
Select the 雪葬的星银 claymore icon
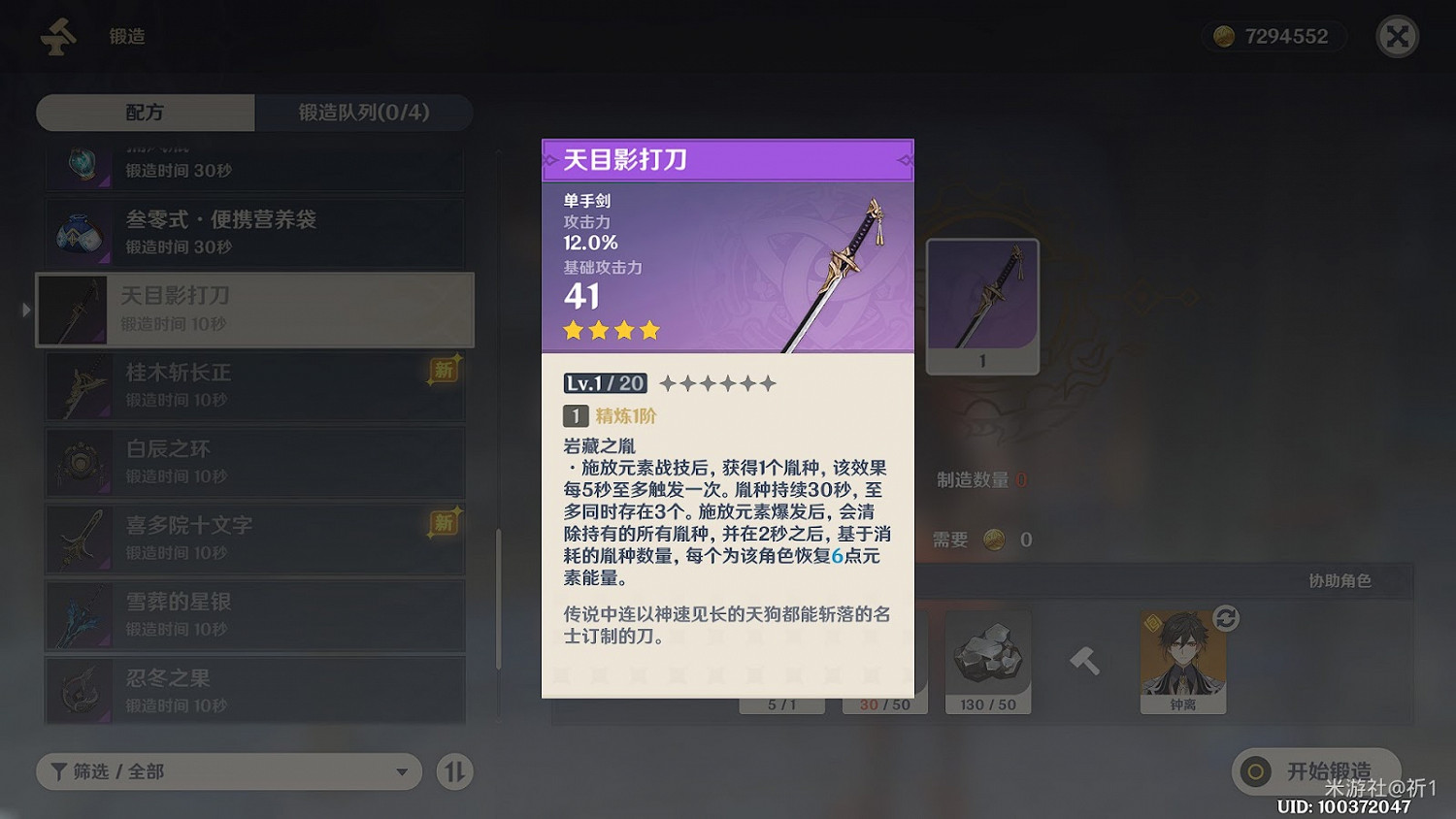(x=80, y=614)
